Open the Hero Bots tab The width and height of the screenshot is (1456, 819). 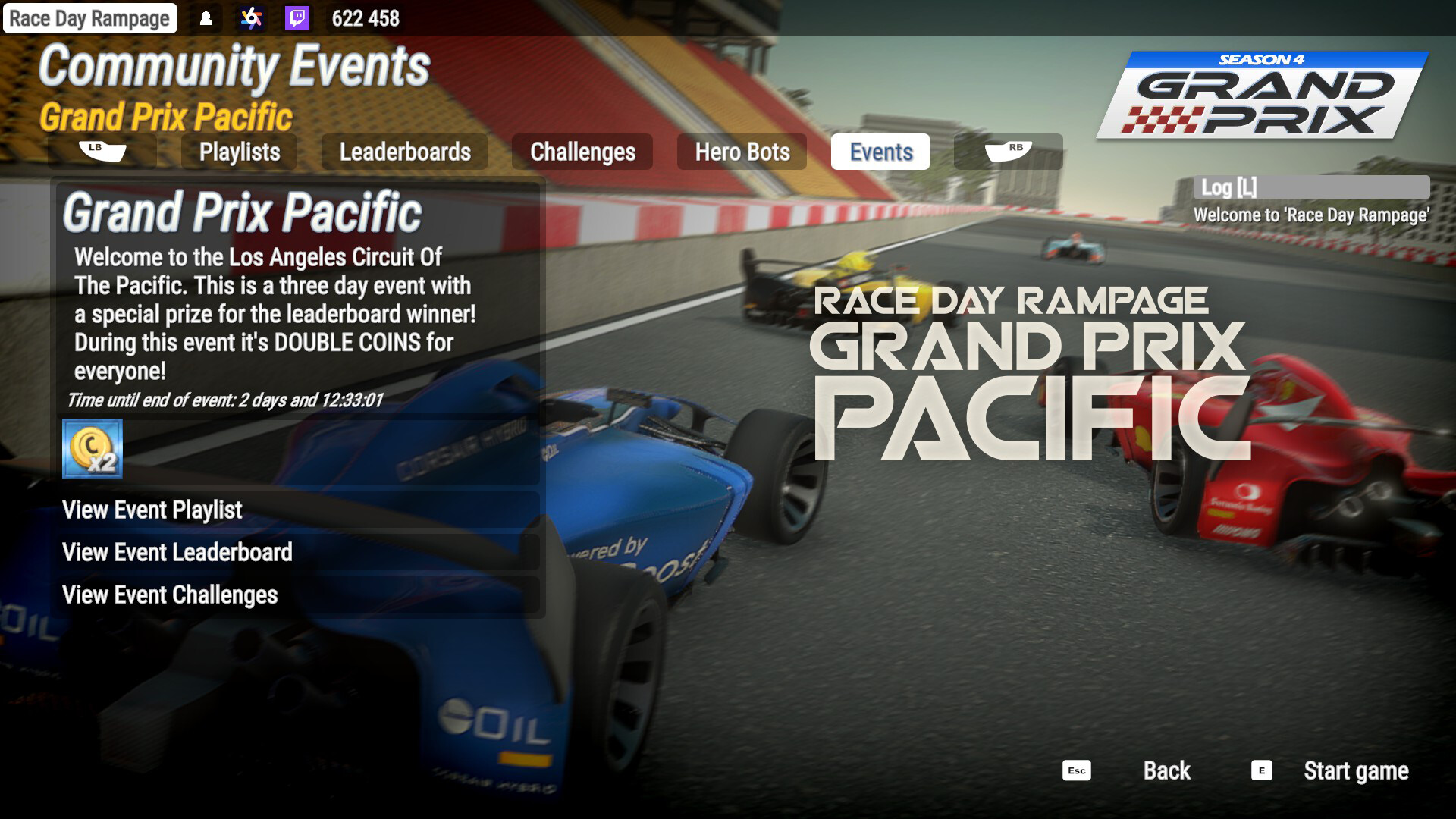[x=742, y=152]
